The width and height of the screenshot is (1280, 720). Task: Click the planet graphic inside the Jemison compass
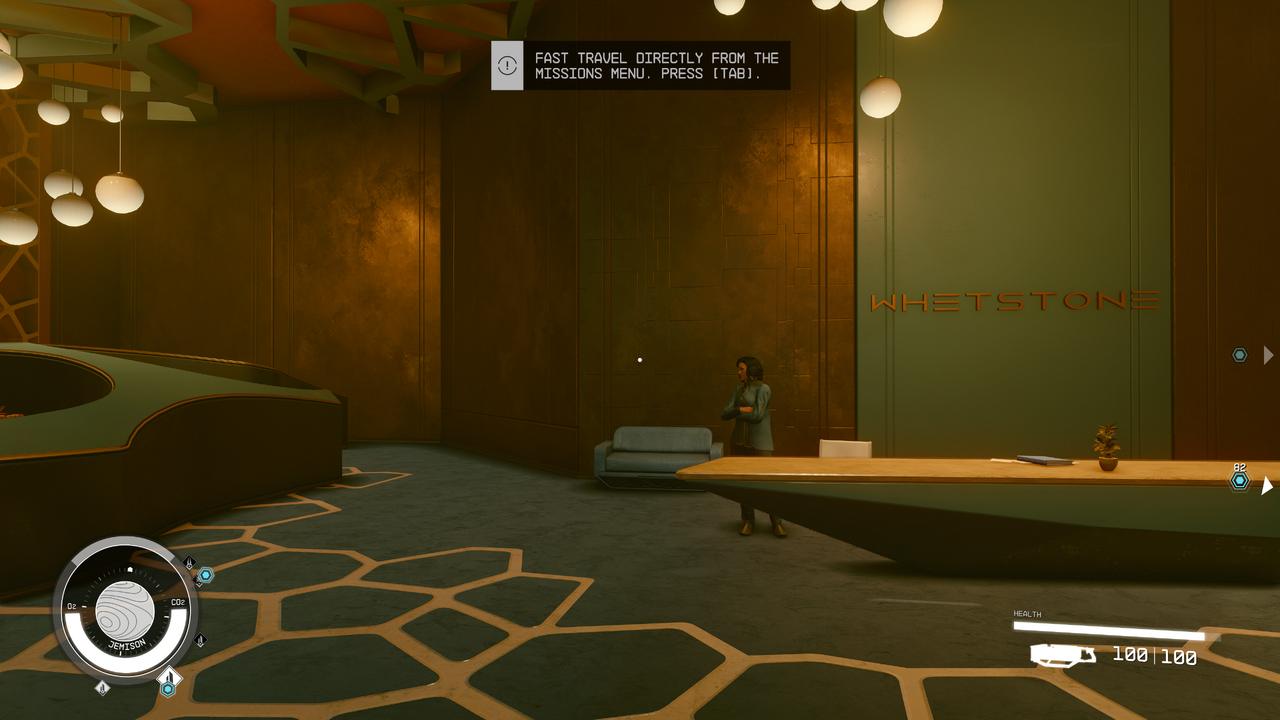pyautogui.click(x=127, y=608)
